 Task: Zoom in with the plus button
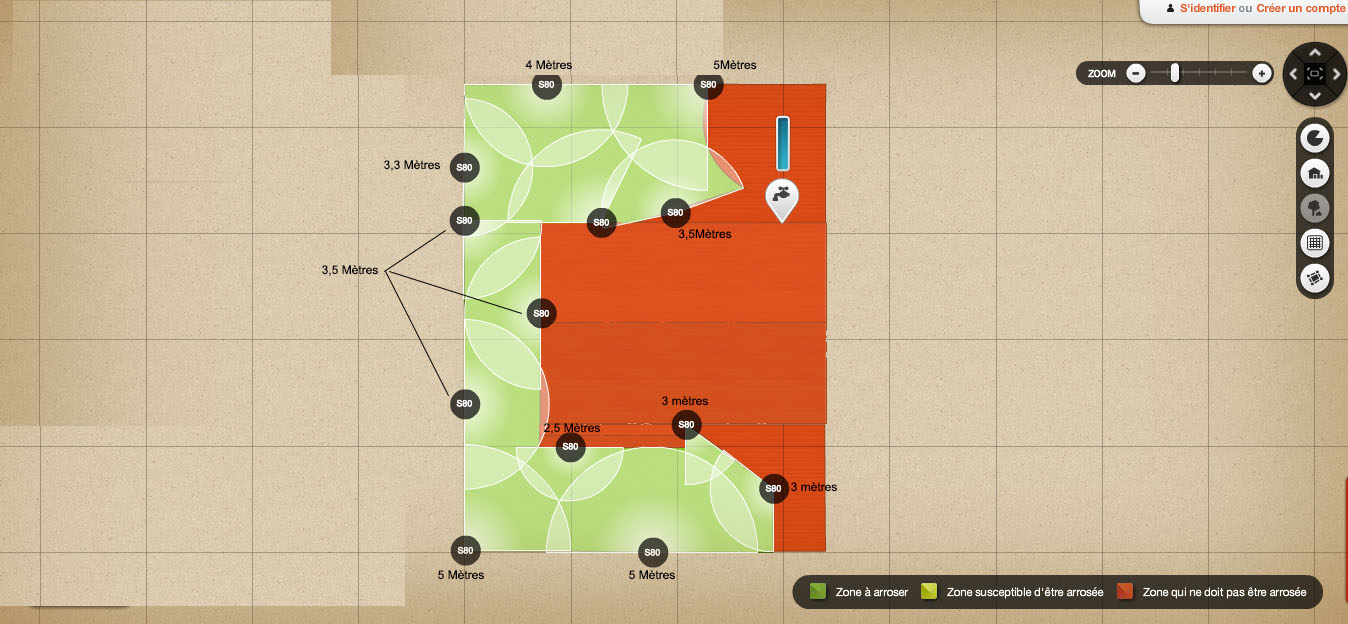(1262, 73)
